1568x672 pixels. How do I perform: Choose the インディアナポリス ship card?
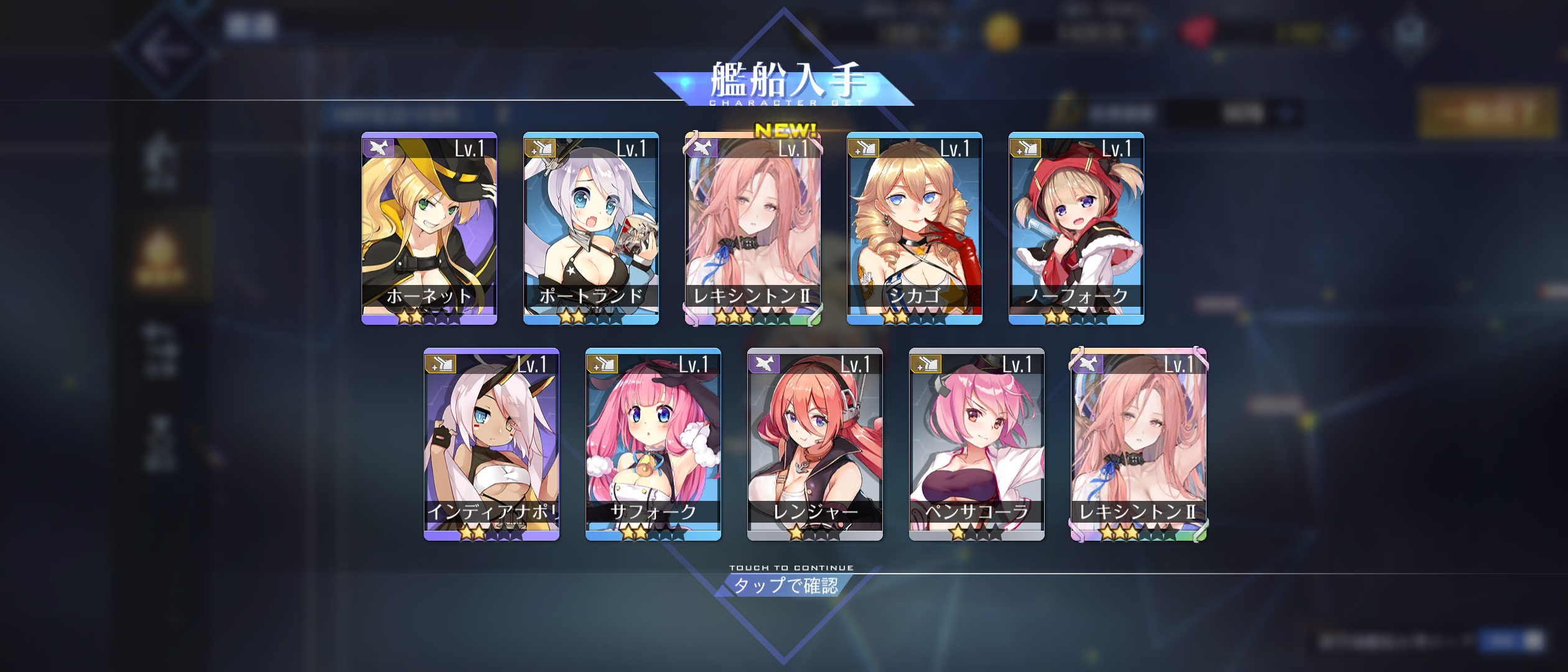click(x=492, y=444)
